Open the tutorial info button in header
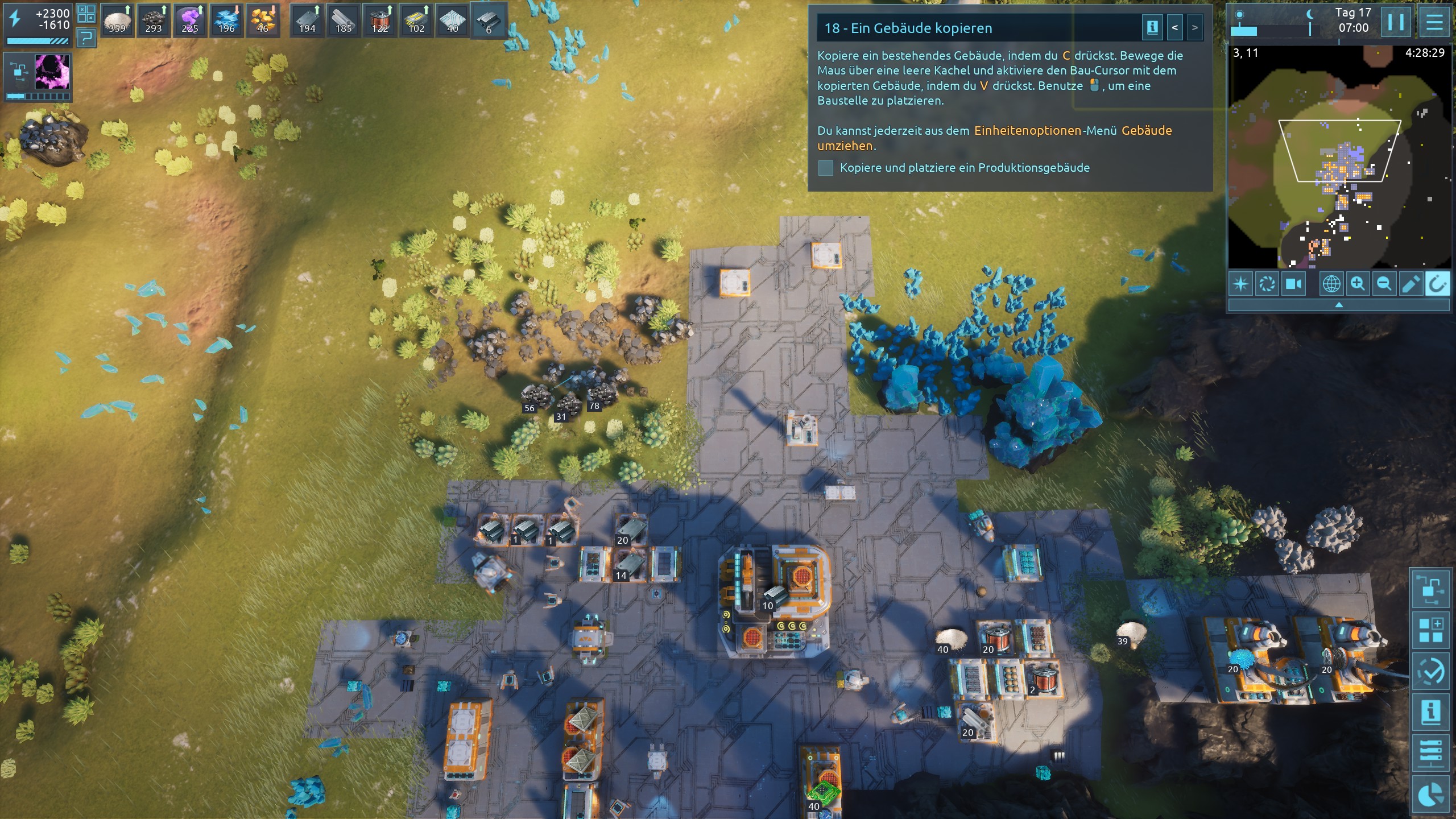 pos(1152,28)
